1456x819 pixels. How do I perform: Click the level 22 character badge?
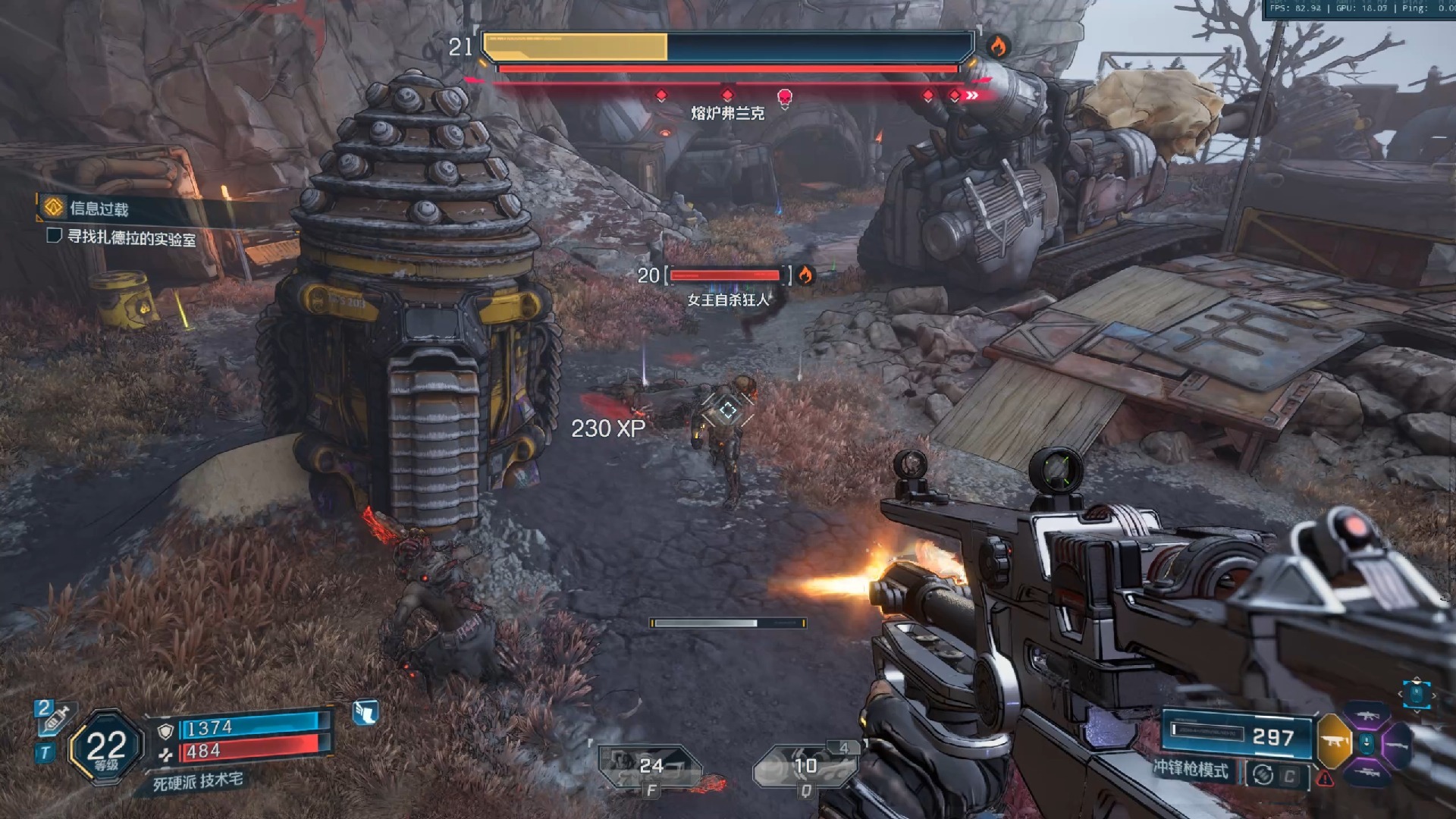106,748
